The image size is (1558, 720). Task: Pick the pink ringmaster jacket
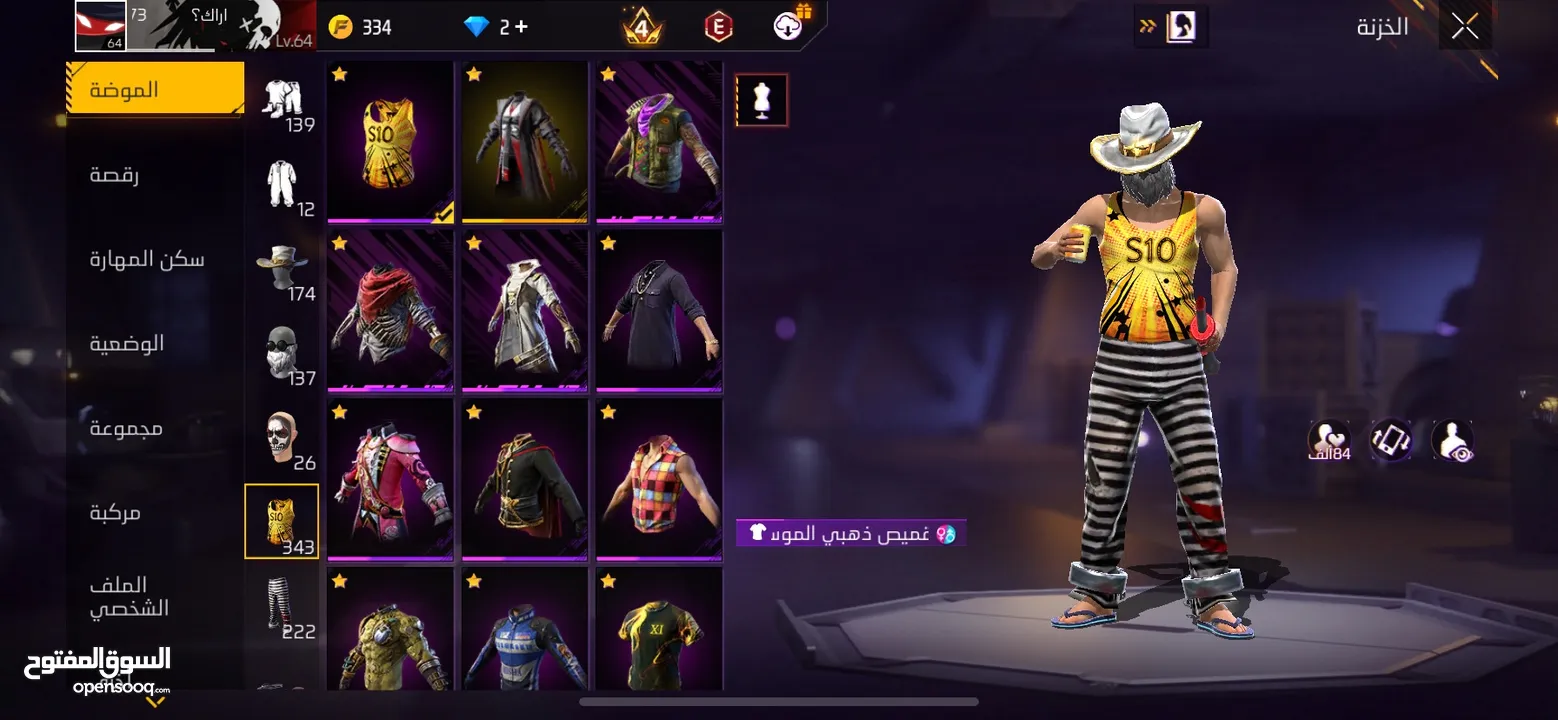[x=390, y=479]
